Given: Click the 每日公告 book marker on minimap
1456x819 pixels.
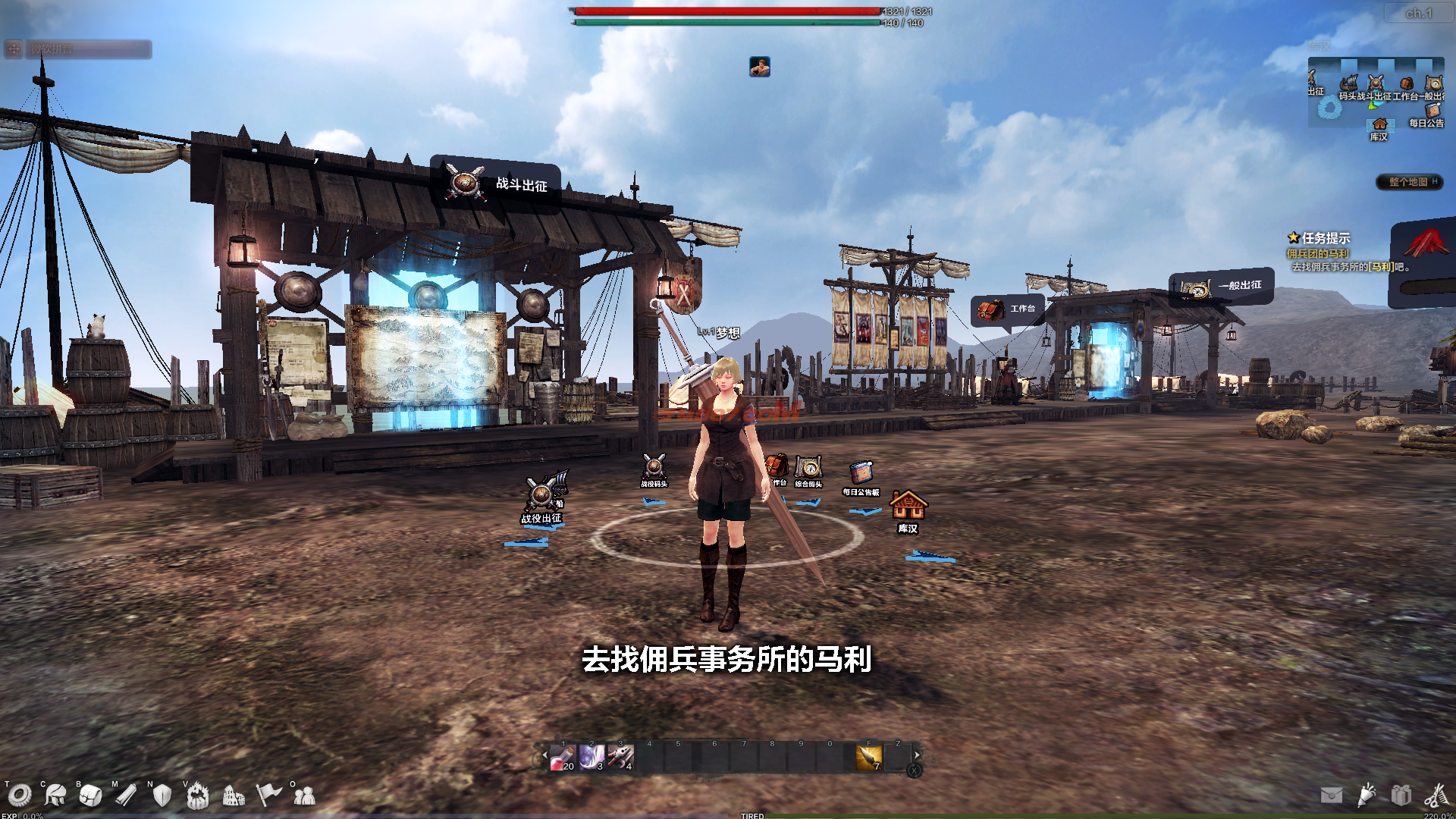Looking at the screenshot, I should (1431, 111).
